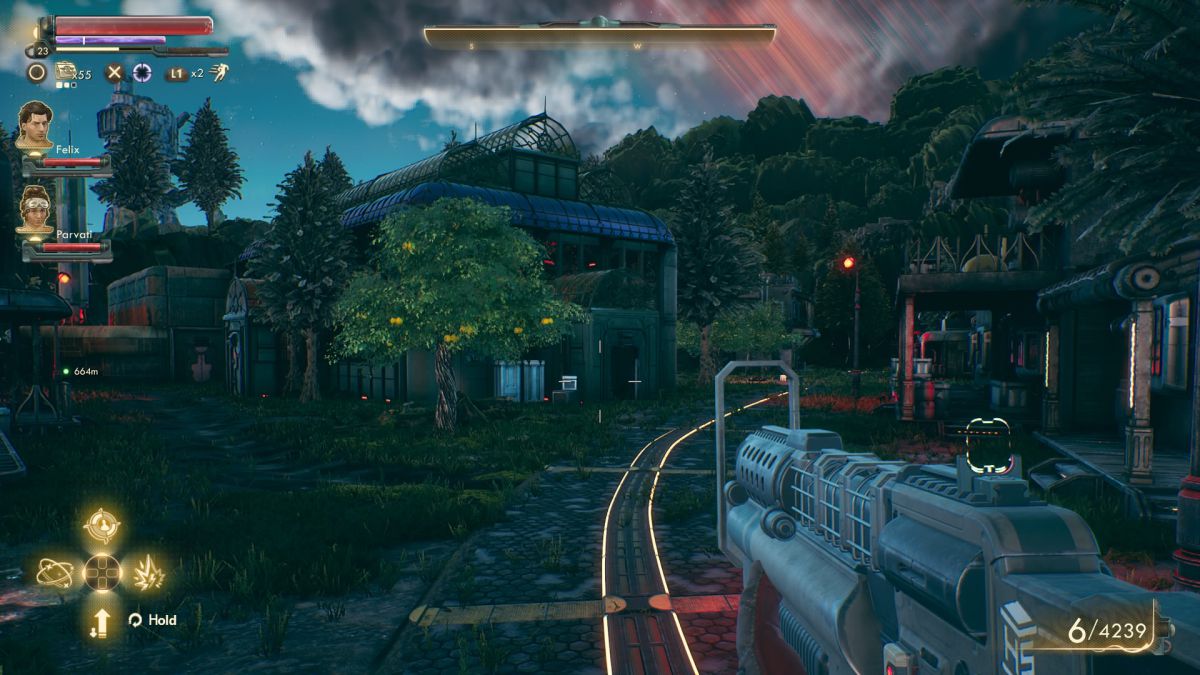This screenshot has height=675, width=1200.
Task: Choose the companion target command icon
Action: point(102,526)
